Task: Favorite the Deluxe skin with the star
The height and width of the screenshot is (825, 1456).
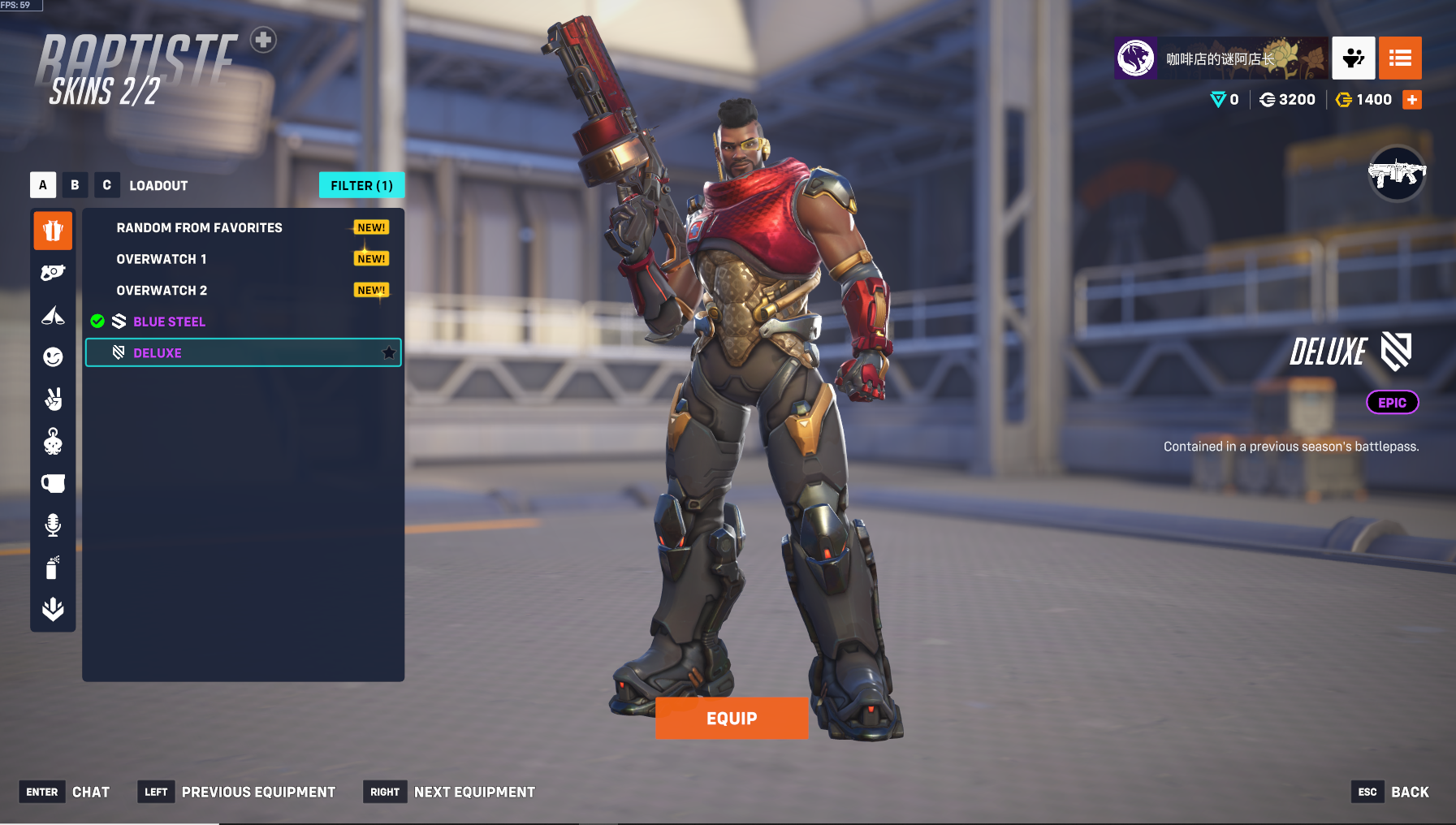Action: pyautogui.click(x=389, y=352)
